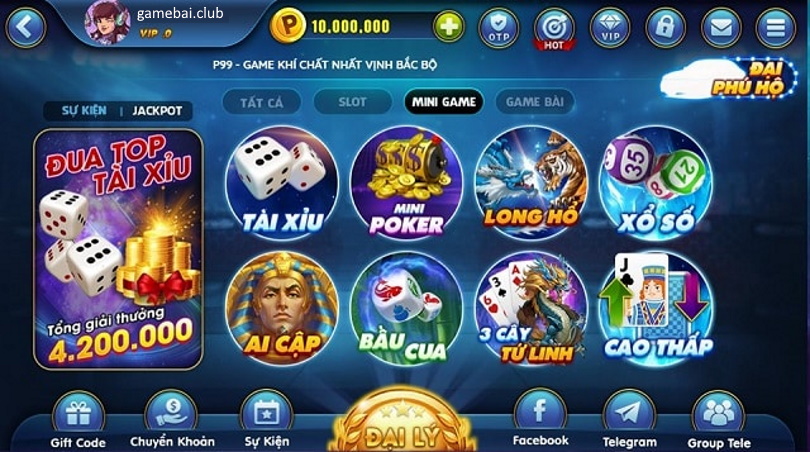Select the Xổ Số lottery game
810x452 pixels.
pyautogui.click(x=655, y=183)
